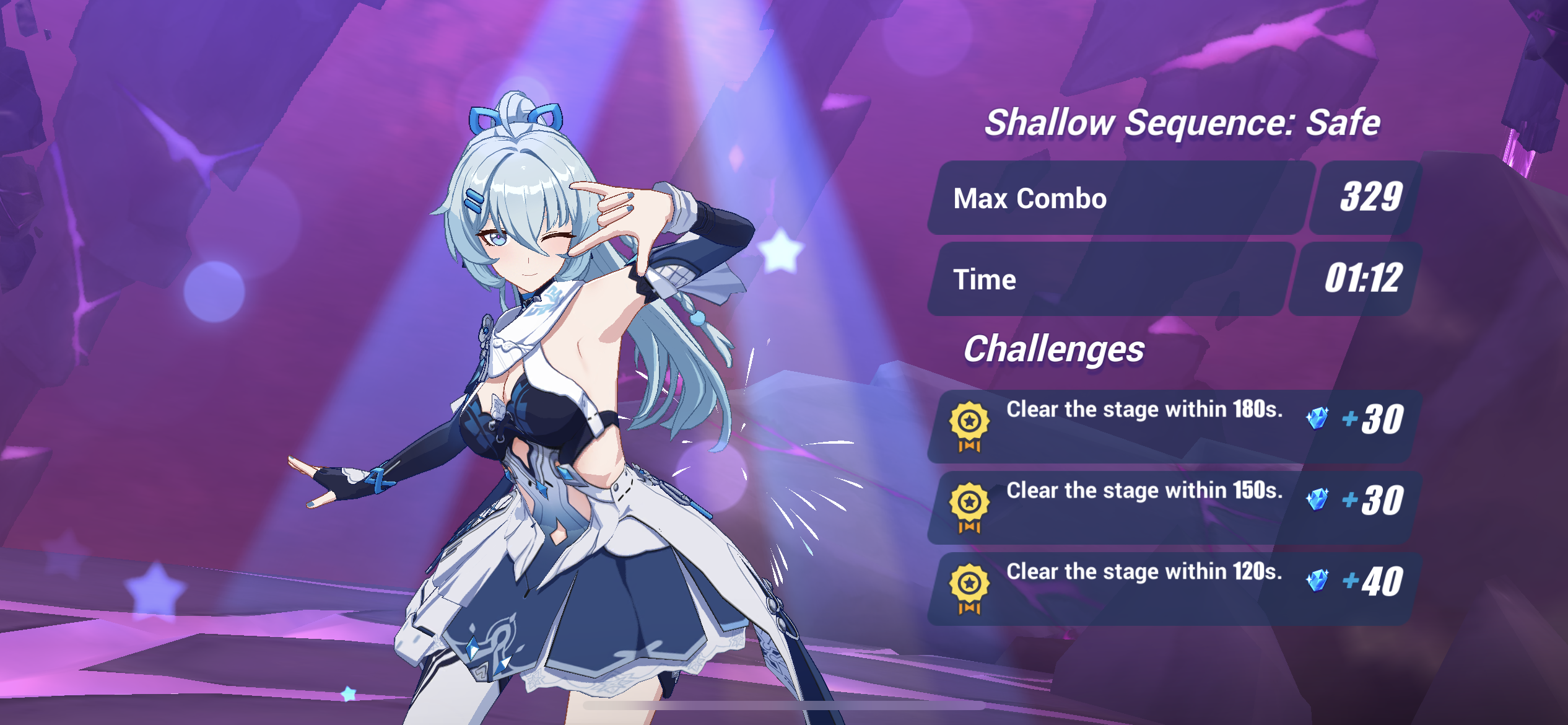Expand the Max Combo panel
1568x725 pixels.
click(1115, 200)
